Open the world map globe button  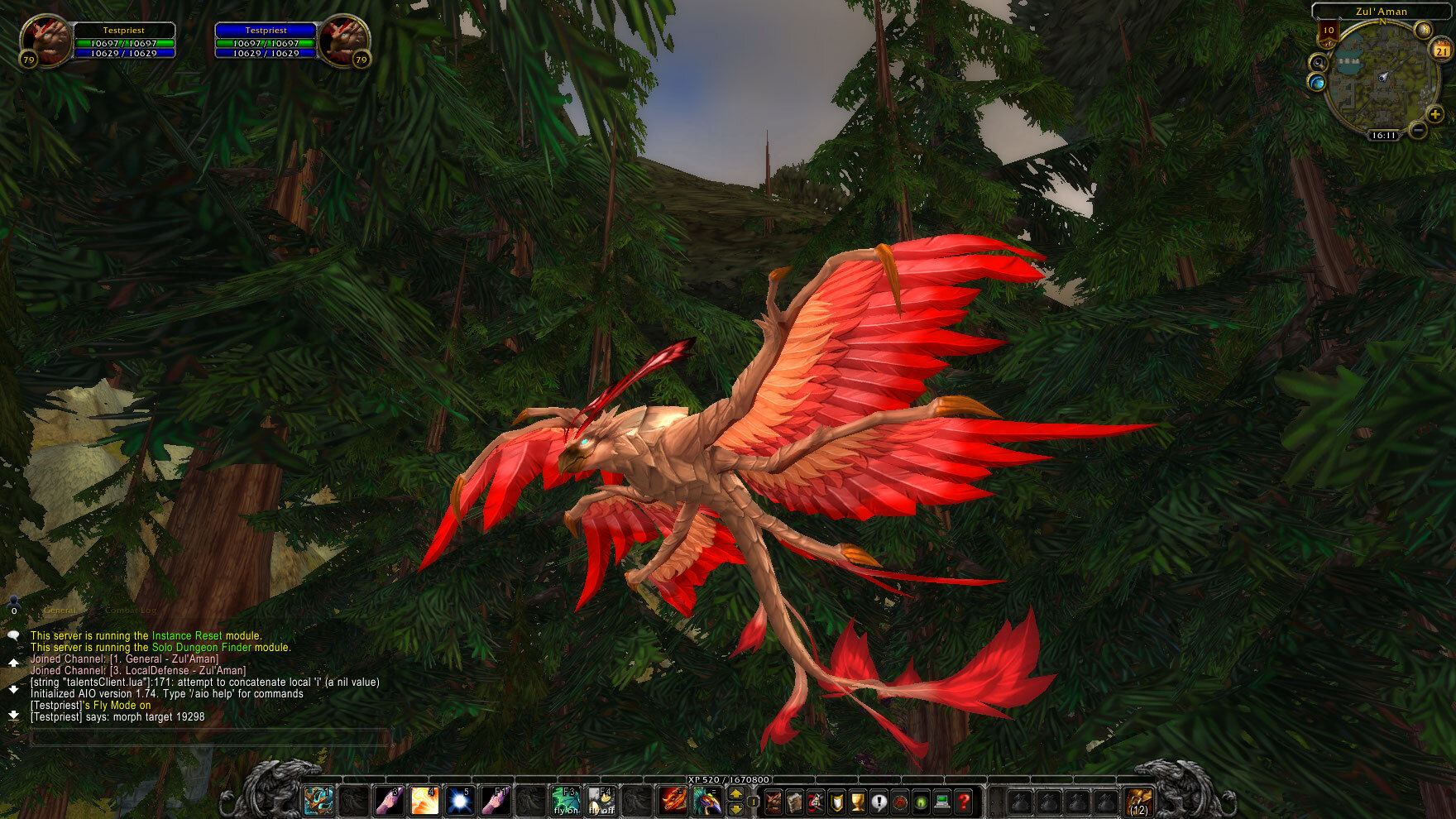[1316, 83]
